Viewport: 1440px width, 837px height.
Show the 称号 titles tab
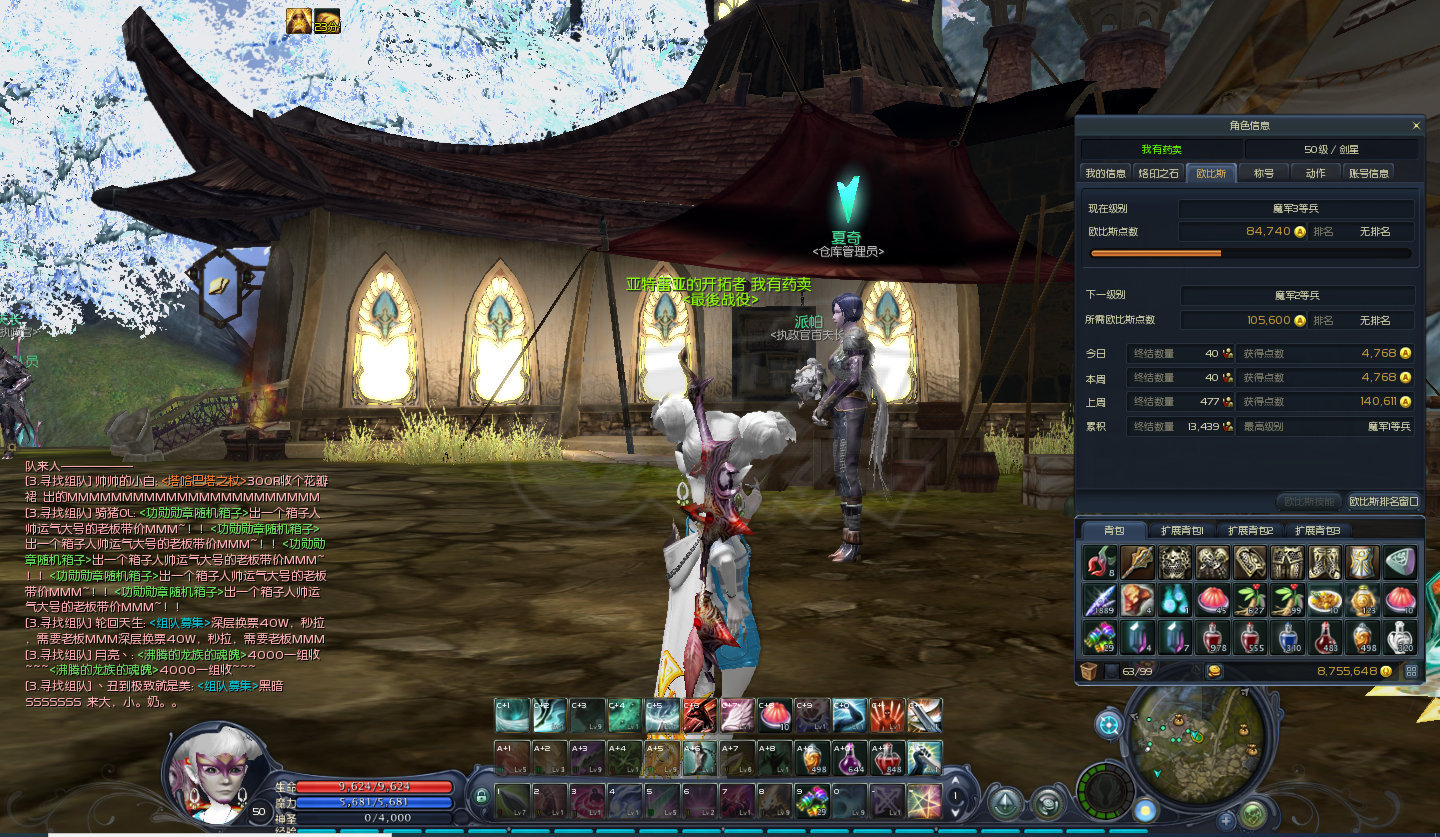click(1264, 173)
